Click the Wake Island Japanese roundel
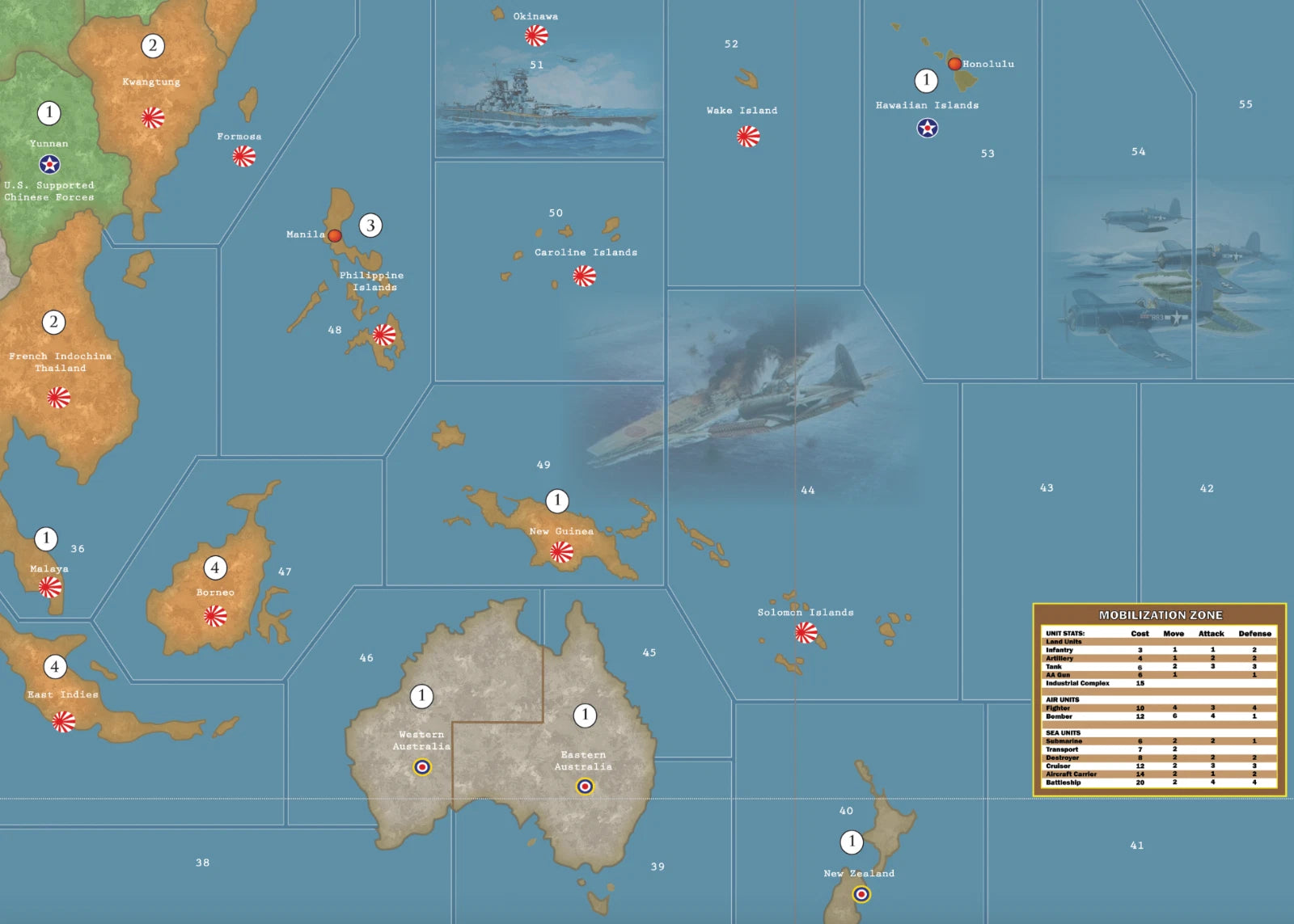The width and height of the screenshot is (1294, 924). [x=748, y=137]
